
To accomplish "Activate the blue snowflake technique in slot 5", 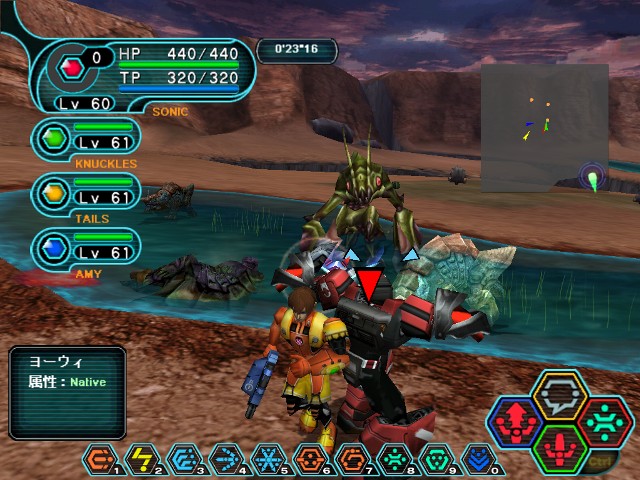I will 267,459.
